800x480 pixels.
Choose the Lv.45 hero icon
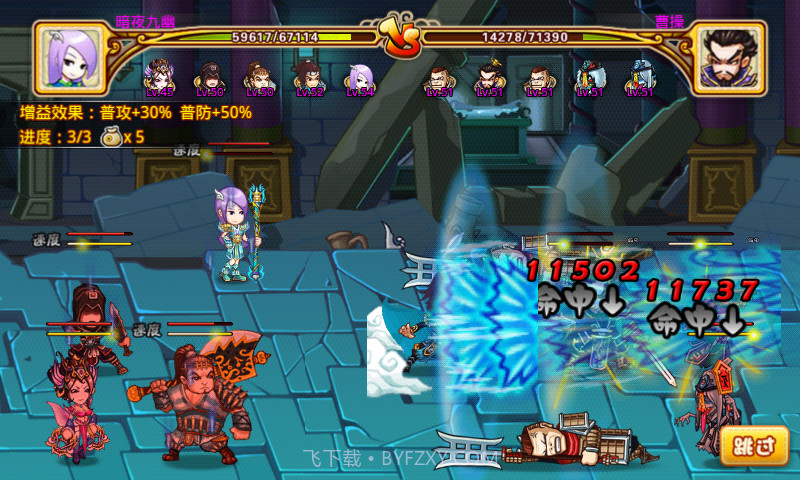pyautogui.click(x=159, y=78)
